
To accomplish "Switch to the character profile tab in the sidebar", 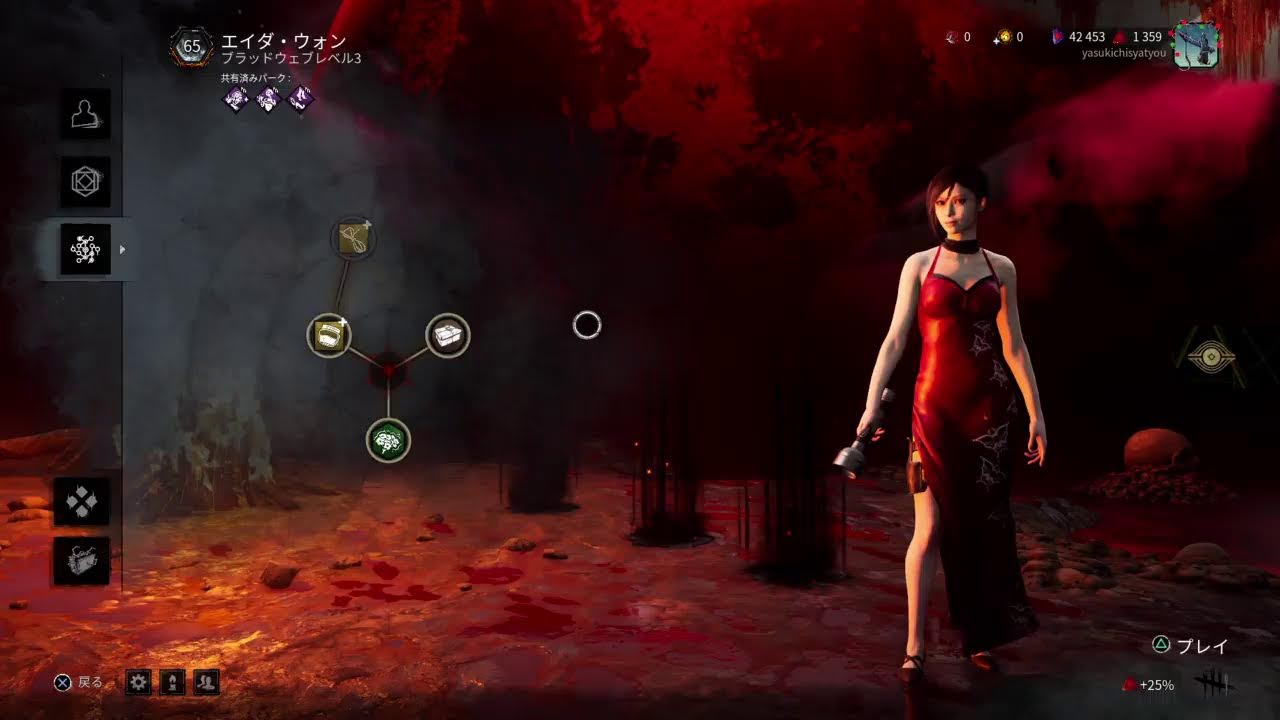I will [x=86, y=116].
